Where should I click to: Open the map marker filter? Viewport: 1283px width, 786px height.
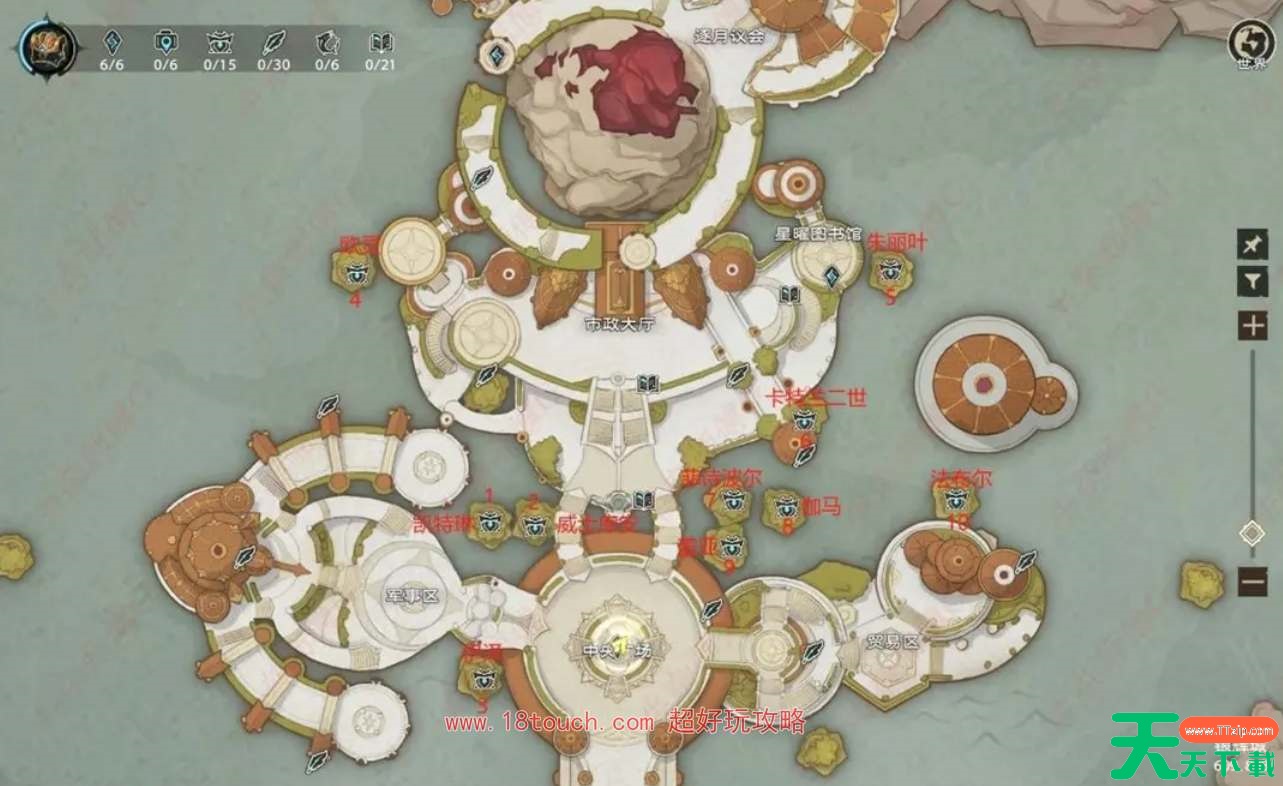(x=1252, y=282)
